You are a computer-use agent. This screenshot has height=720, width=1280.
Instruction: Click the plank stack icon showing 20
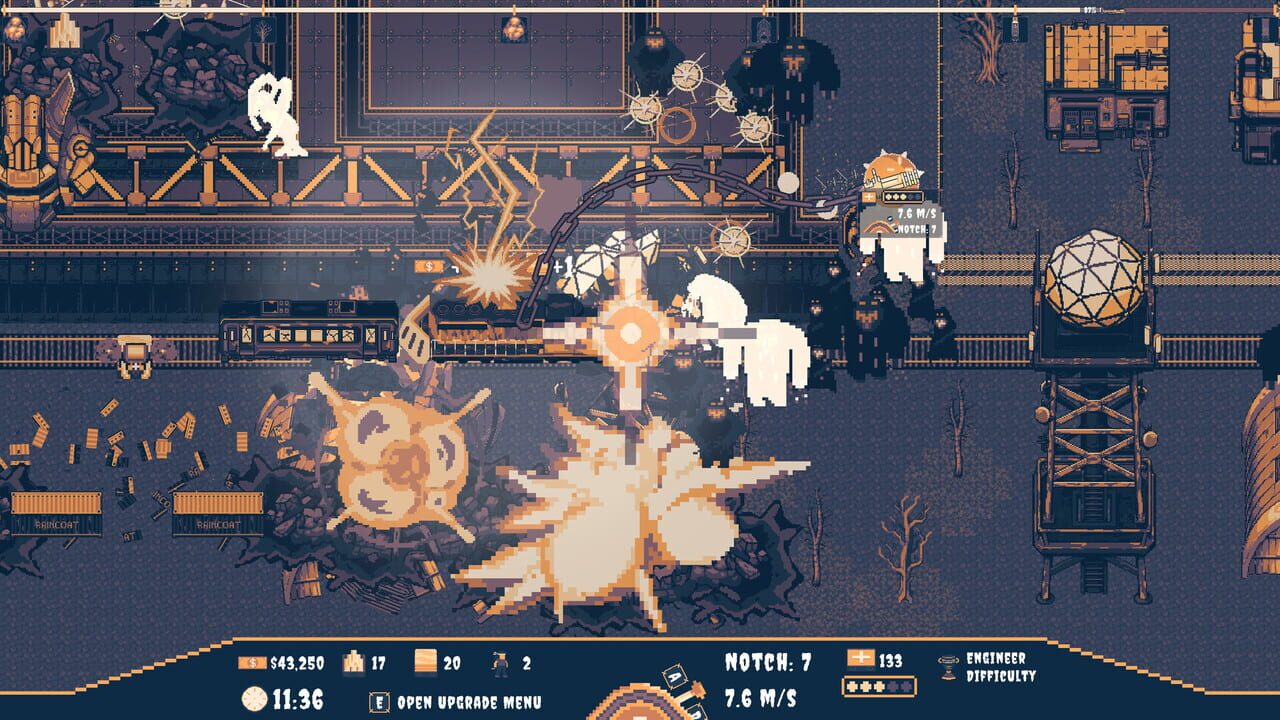click(425, 662)
